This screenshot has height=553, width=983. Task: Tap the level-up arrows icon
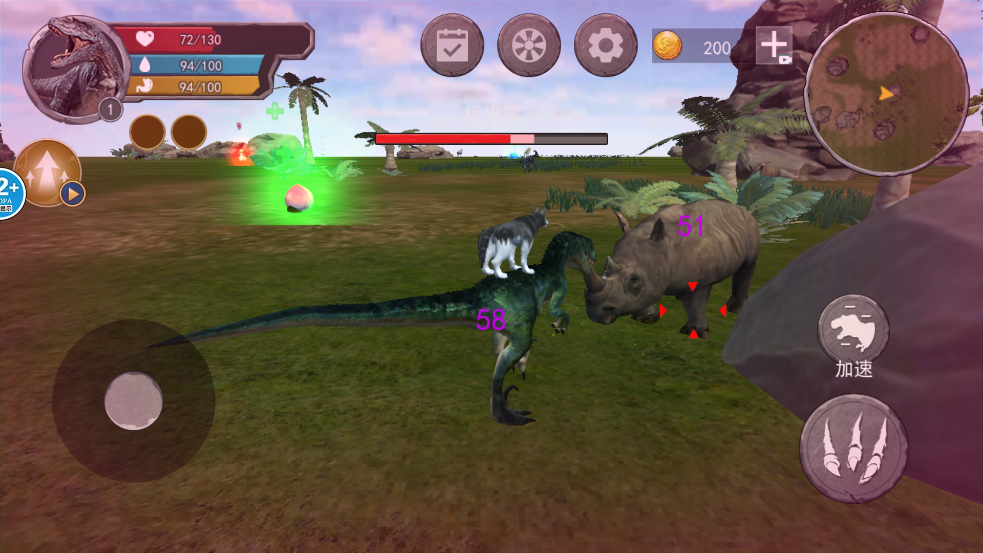[x=46, y=172]
